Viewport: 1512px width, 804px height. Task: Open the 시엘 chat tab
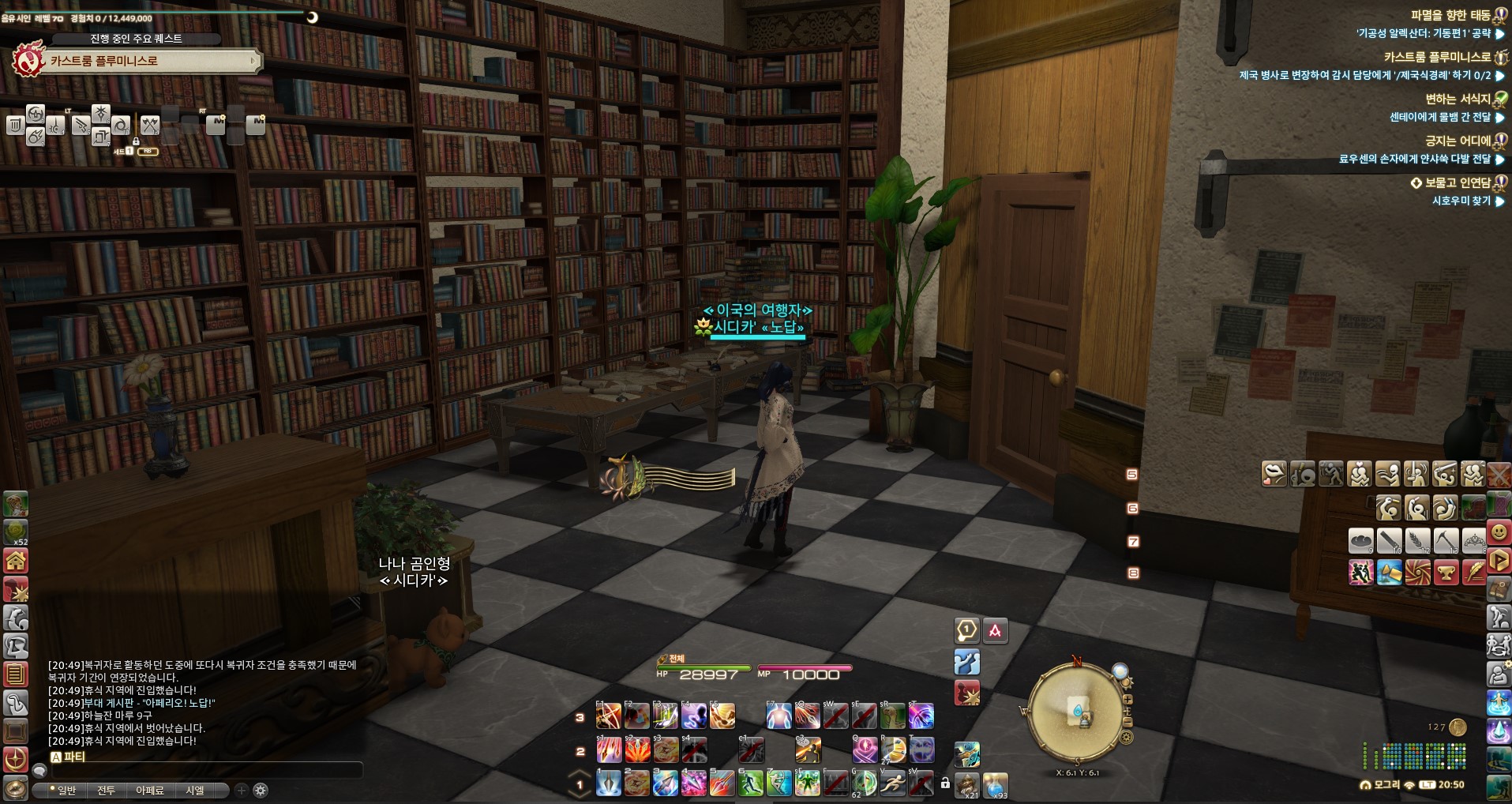click(x=195, y=790)
